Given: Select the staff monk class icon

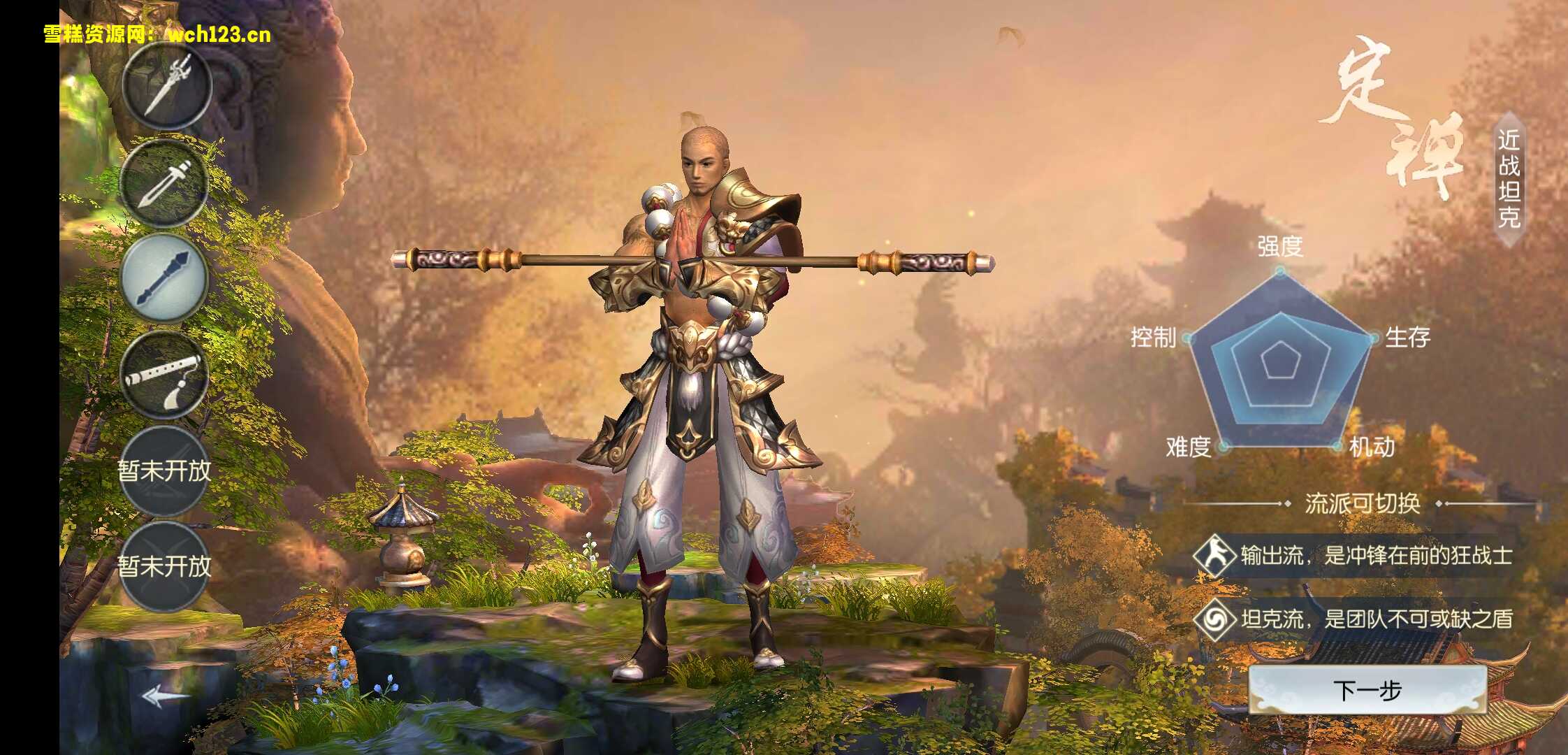Looking at the screenshot, I should pyautogui.click(x=165, y=279).
